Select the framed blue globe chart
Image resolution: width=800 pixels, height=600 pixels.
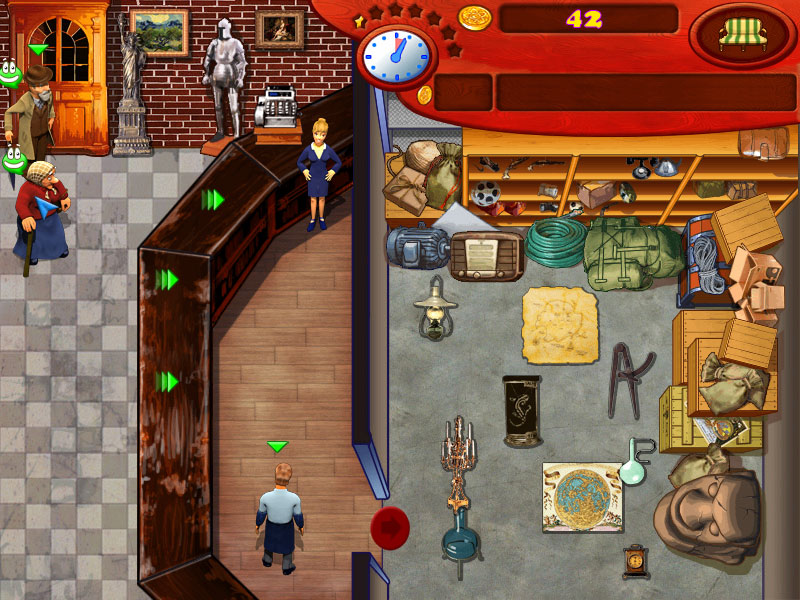pyautogui.click(x=582, y=497)
